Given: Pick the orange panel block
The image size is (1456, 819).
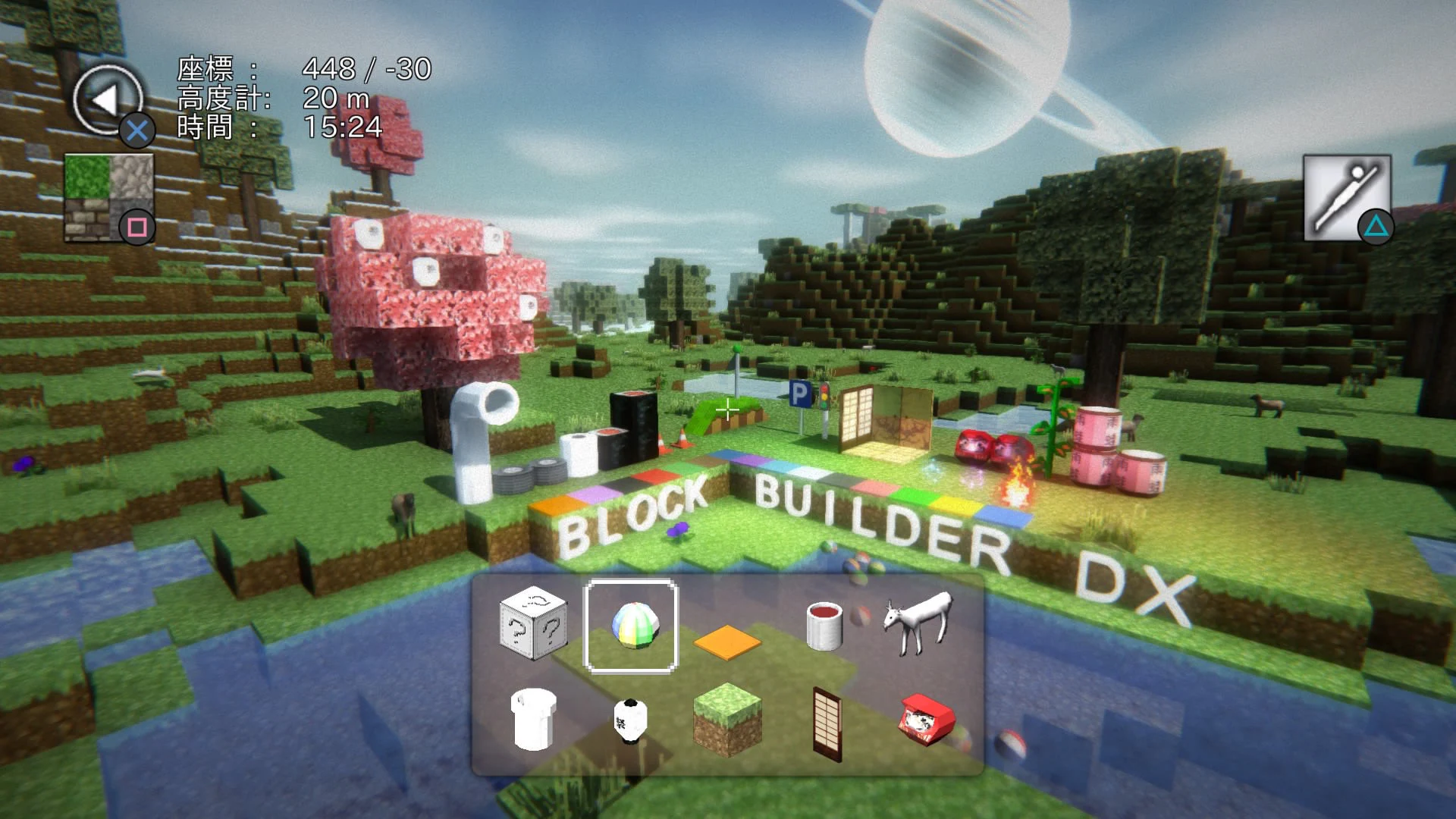Looking at the screenshot, I should point(726,641).
